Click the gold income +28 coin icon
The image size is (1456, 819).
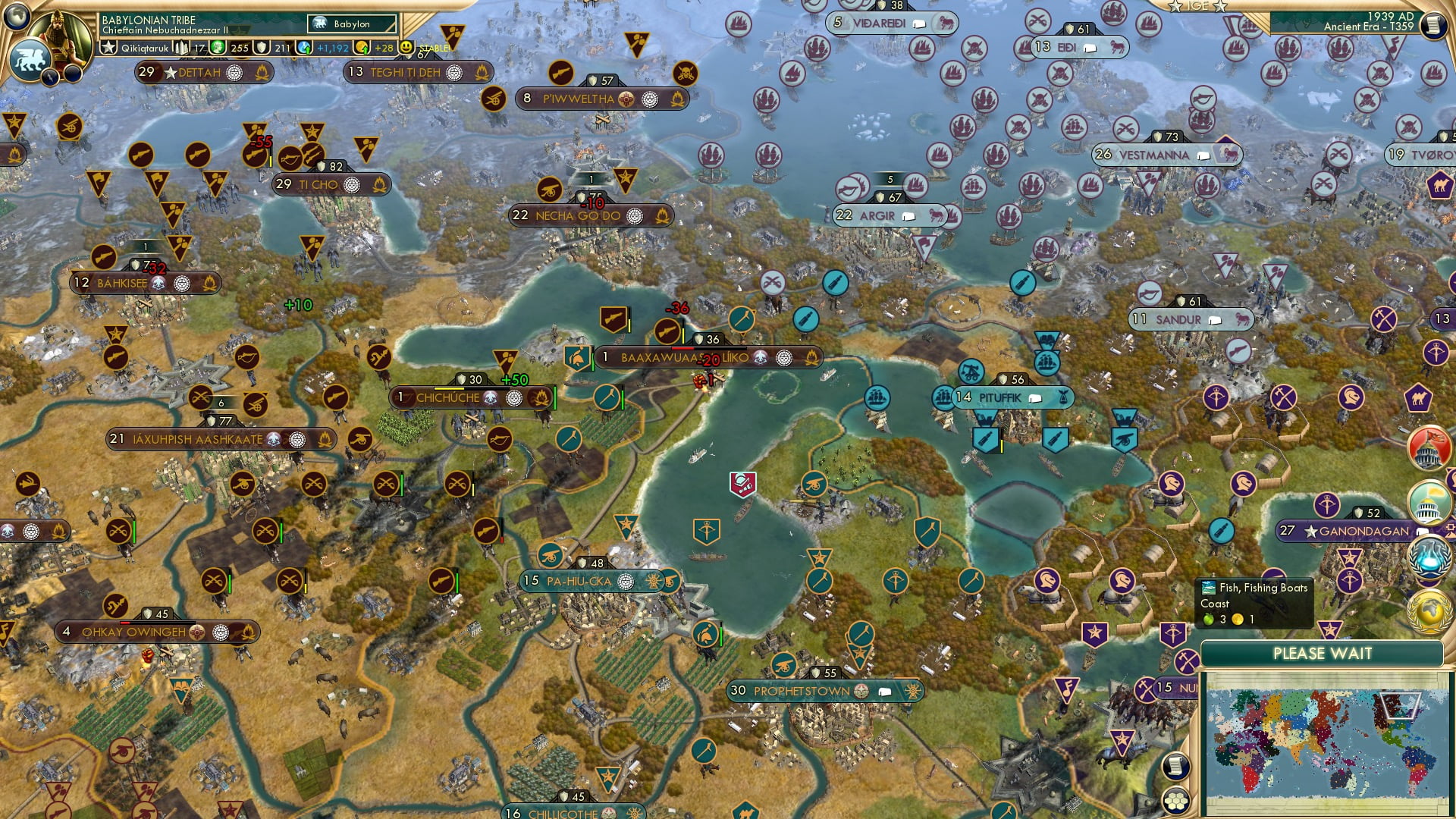(363, 47)
